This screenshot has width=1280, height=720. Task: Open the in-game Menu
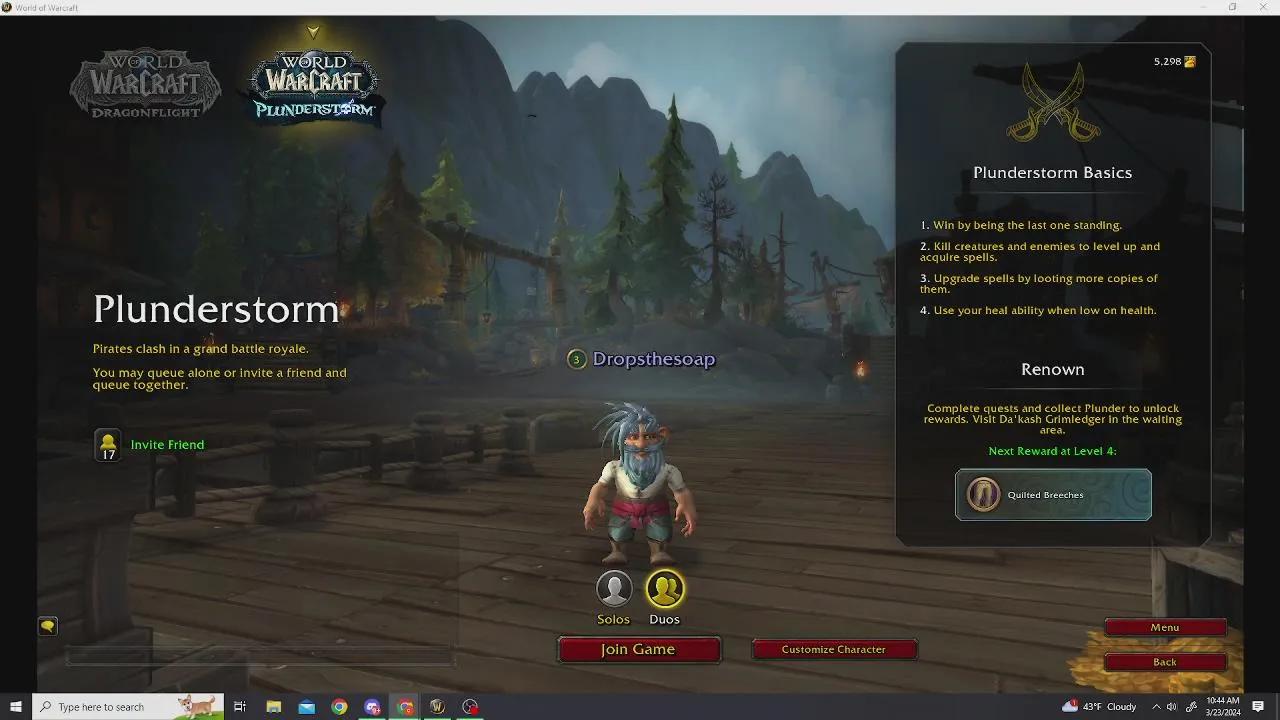click(1164, 627)
